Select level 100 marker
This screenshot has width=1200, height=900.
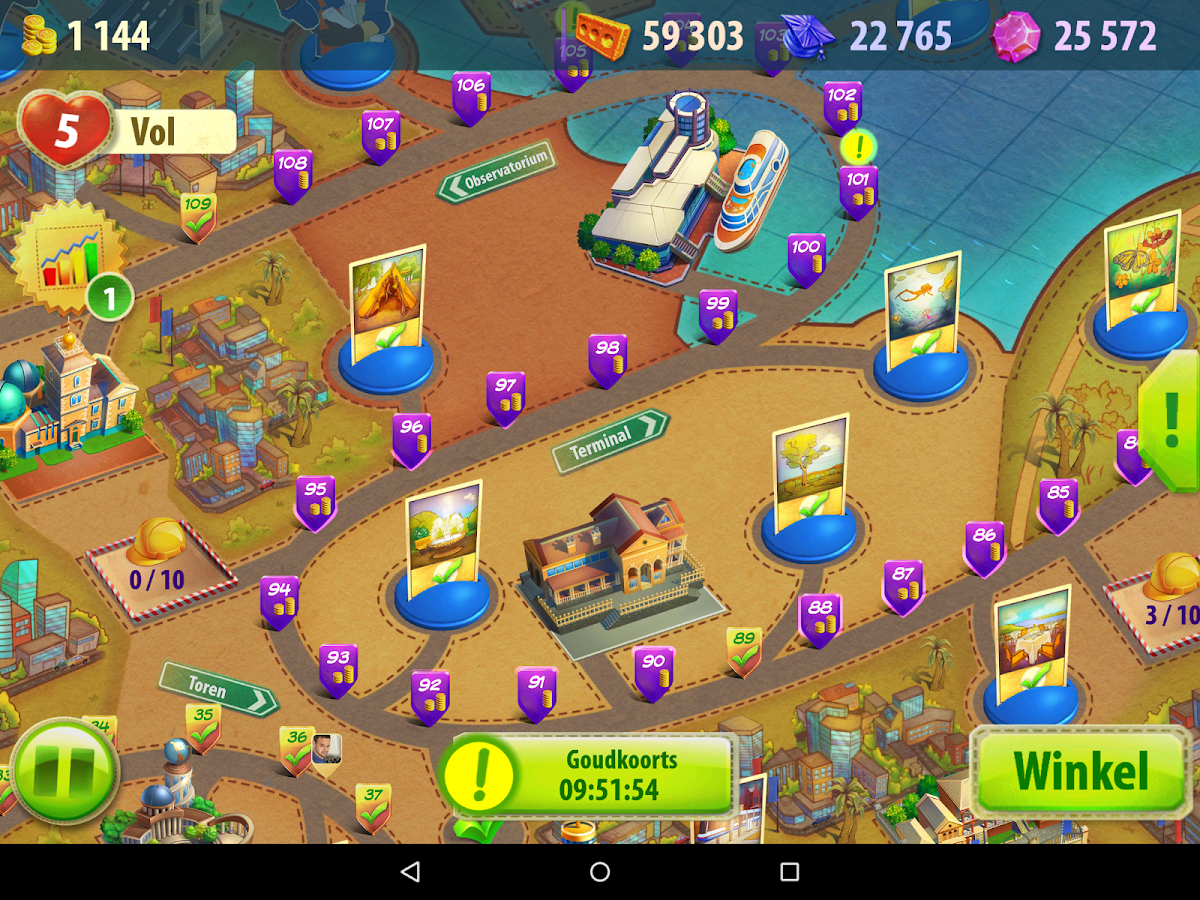806,258
